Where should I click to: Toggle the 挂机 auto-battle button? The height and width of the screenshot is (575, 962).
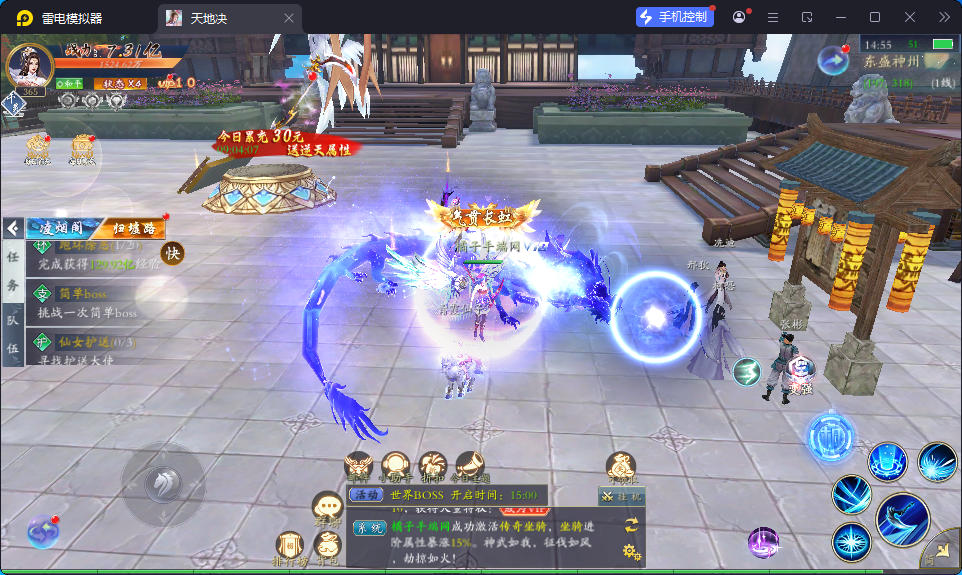tap(621, 496)
